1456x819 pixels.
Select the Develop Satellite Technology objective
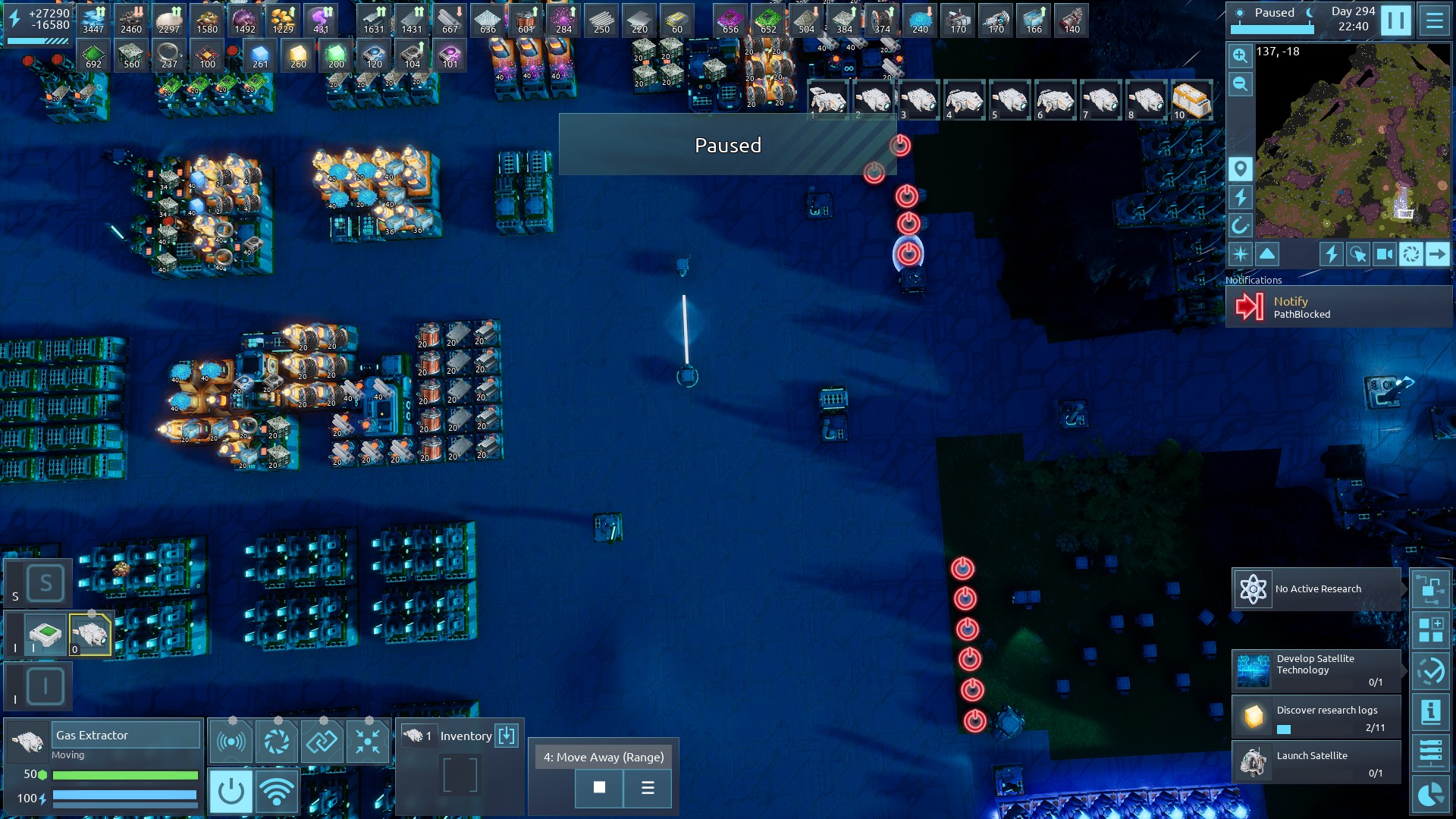coord(1316,670)
